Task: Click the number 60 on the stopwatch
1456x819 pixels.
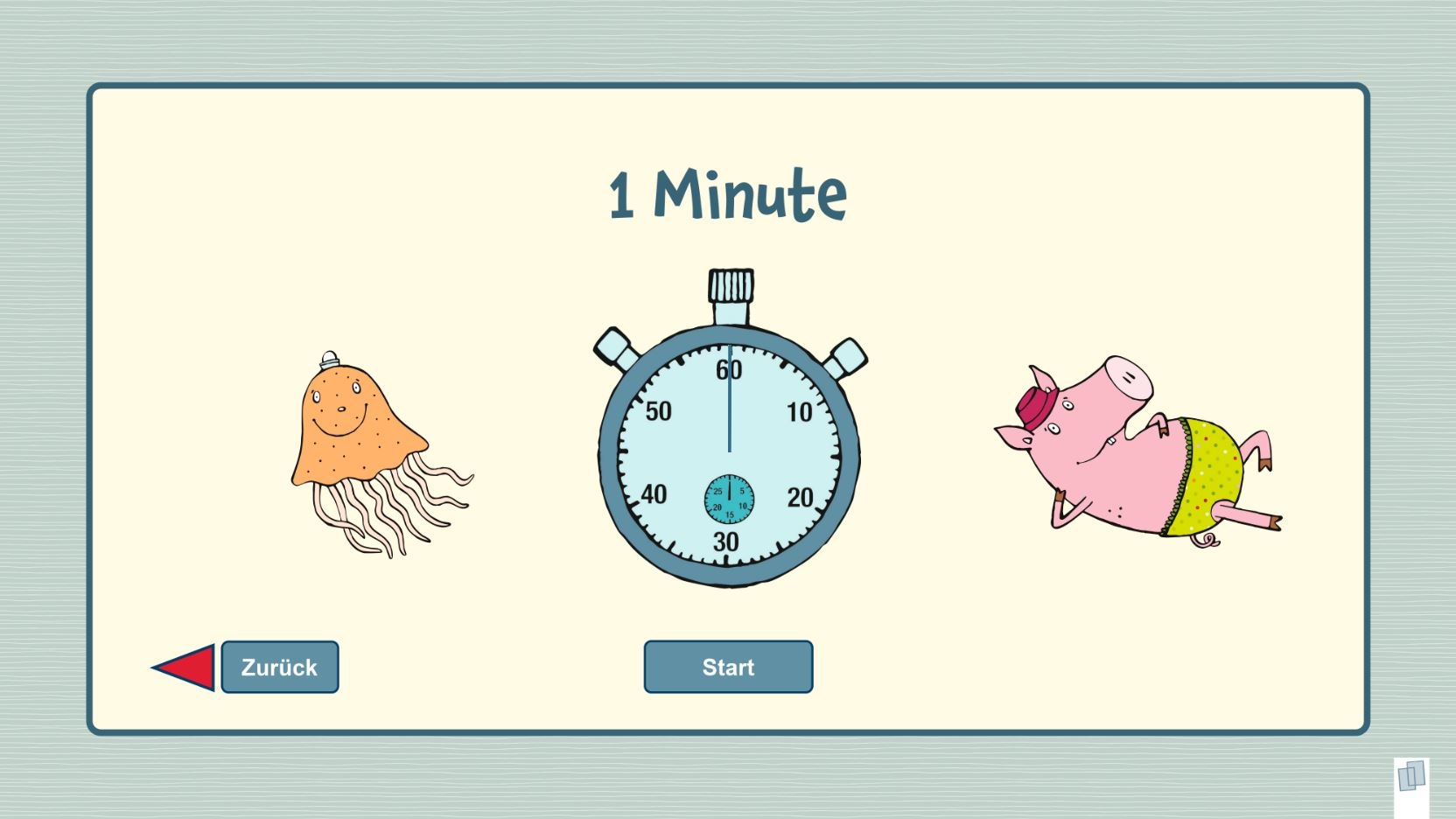Action: coord(729,371)
